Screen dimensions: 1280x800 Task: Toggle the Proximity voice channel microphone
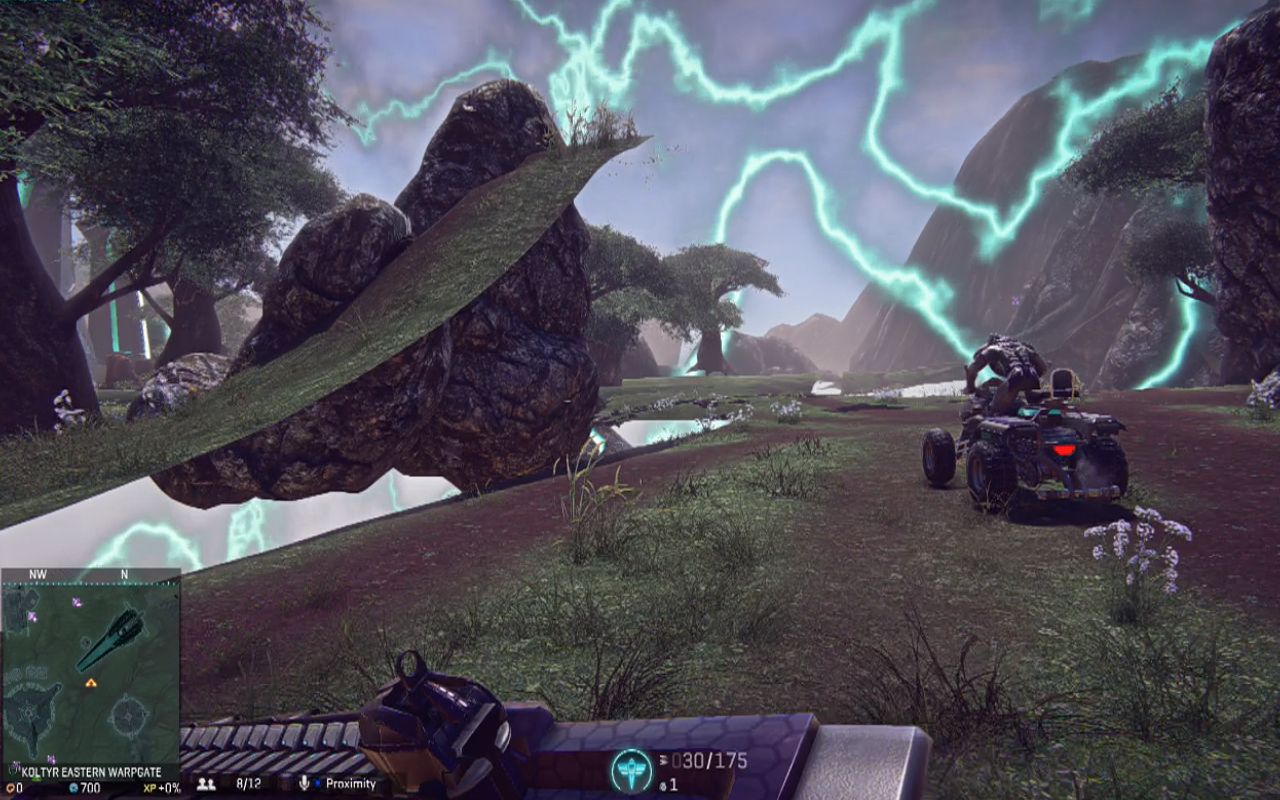pyautogui.click(x=305, y=784)
